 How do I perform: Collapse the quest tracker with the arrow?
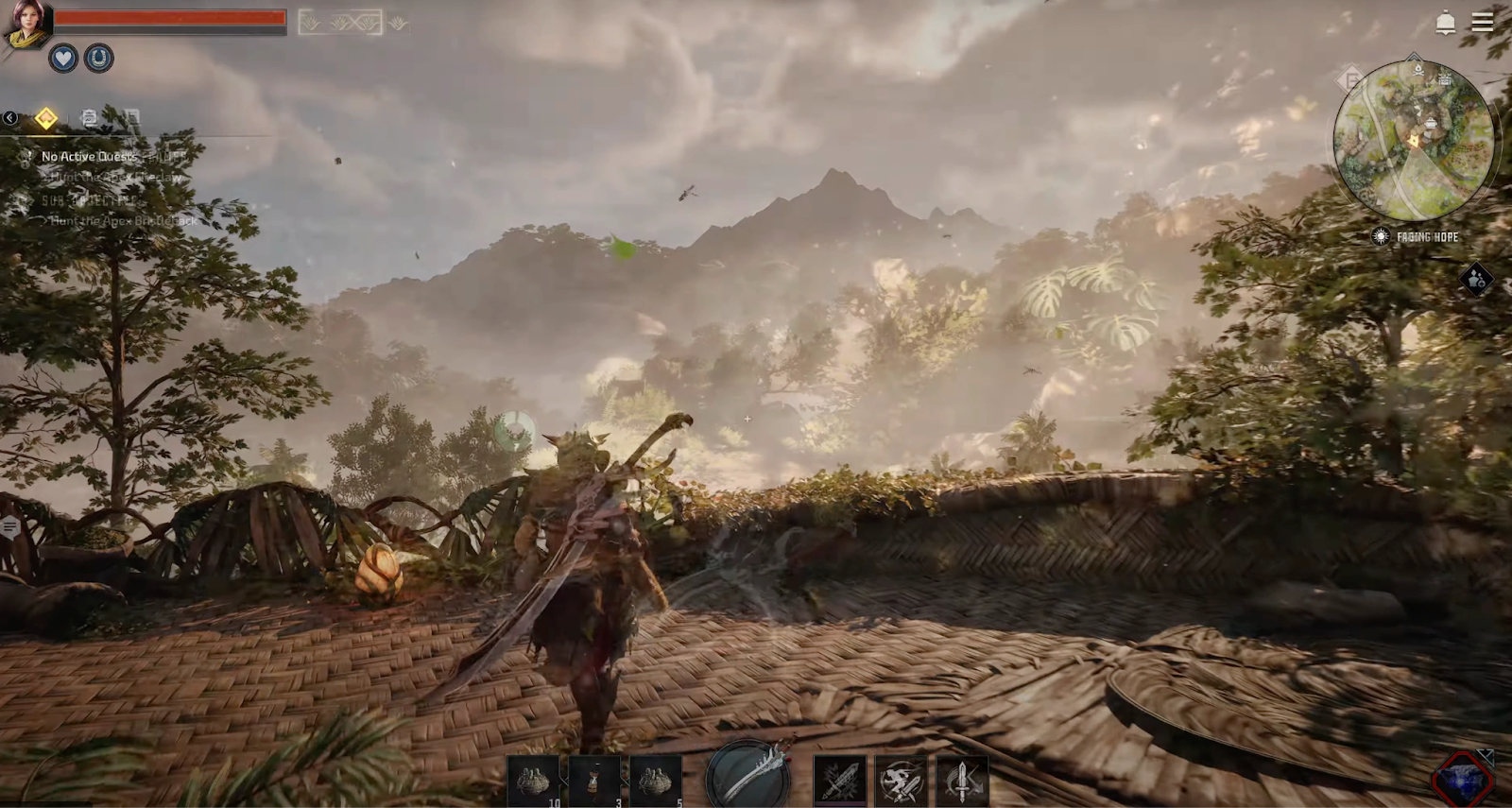coord(9,118)
